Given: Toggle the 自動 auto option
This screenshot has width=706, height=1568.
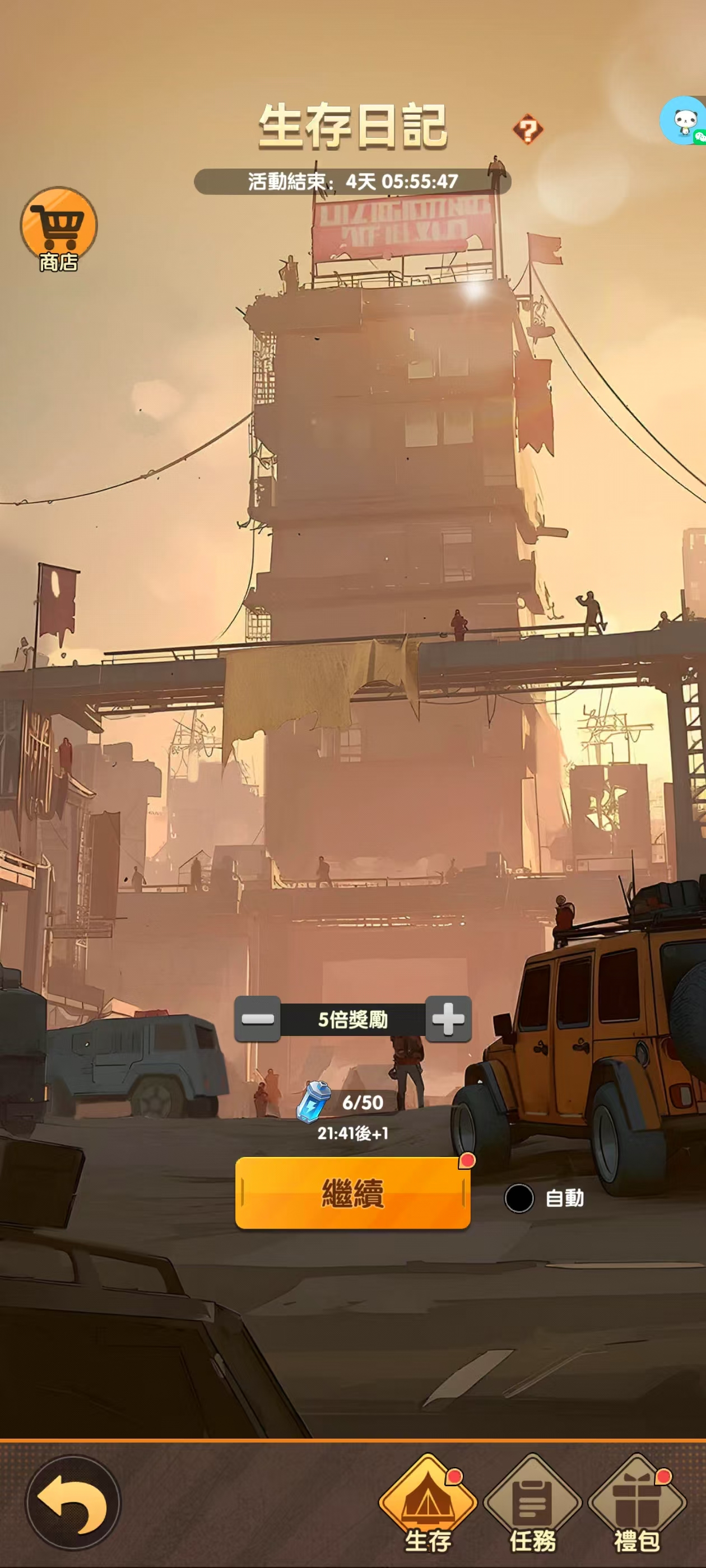Looking at the screenshot, I should pyautogui.click(x=519, y=1198).
